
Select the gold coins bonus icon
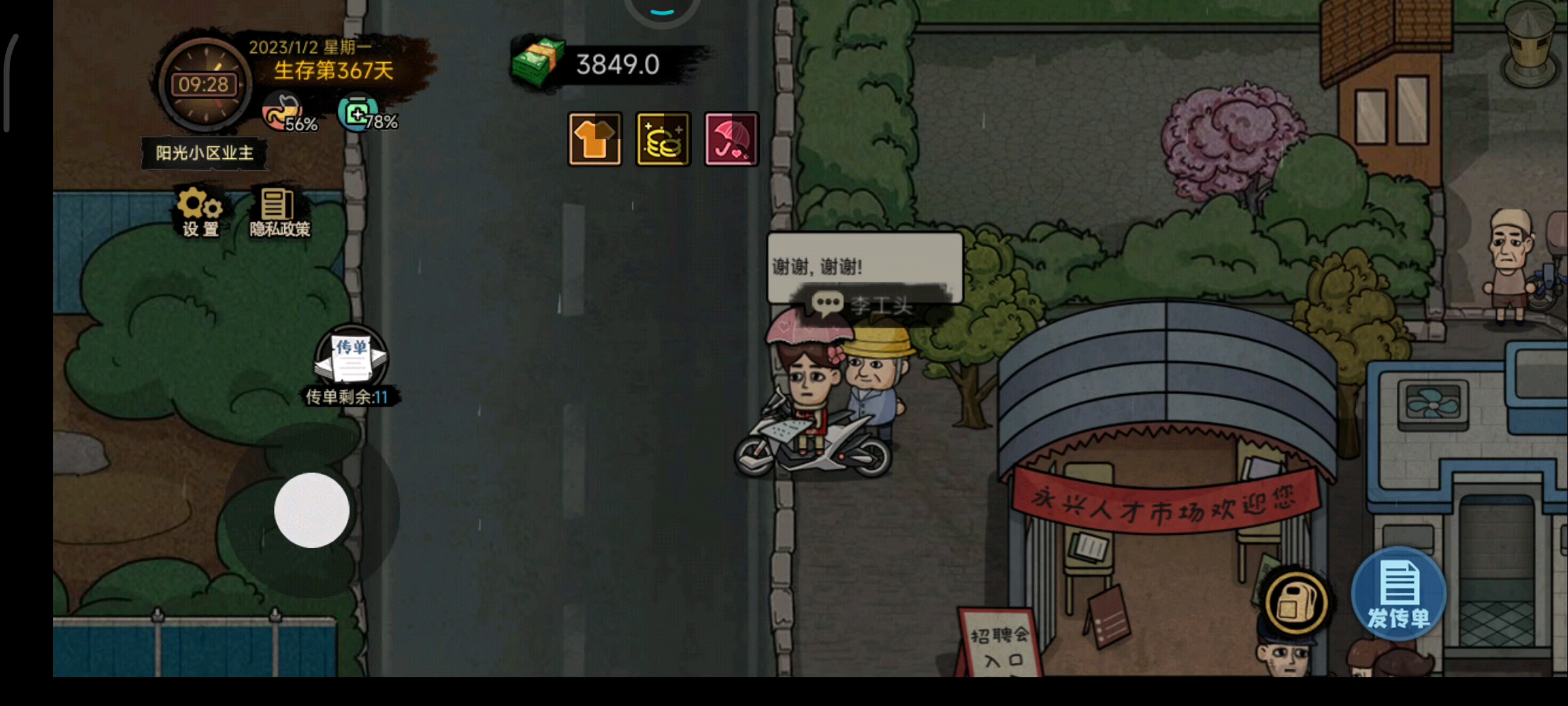tap(663, 139)
